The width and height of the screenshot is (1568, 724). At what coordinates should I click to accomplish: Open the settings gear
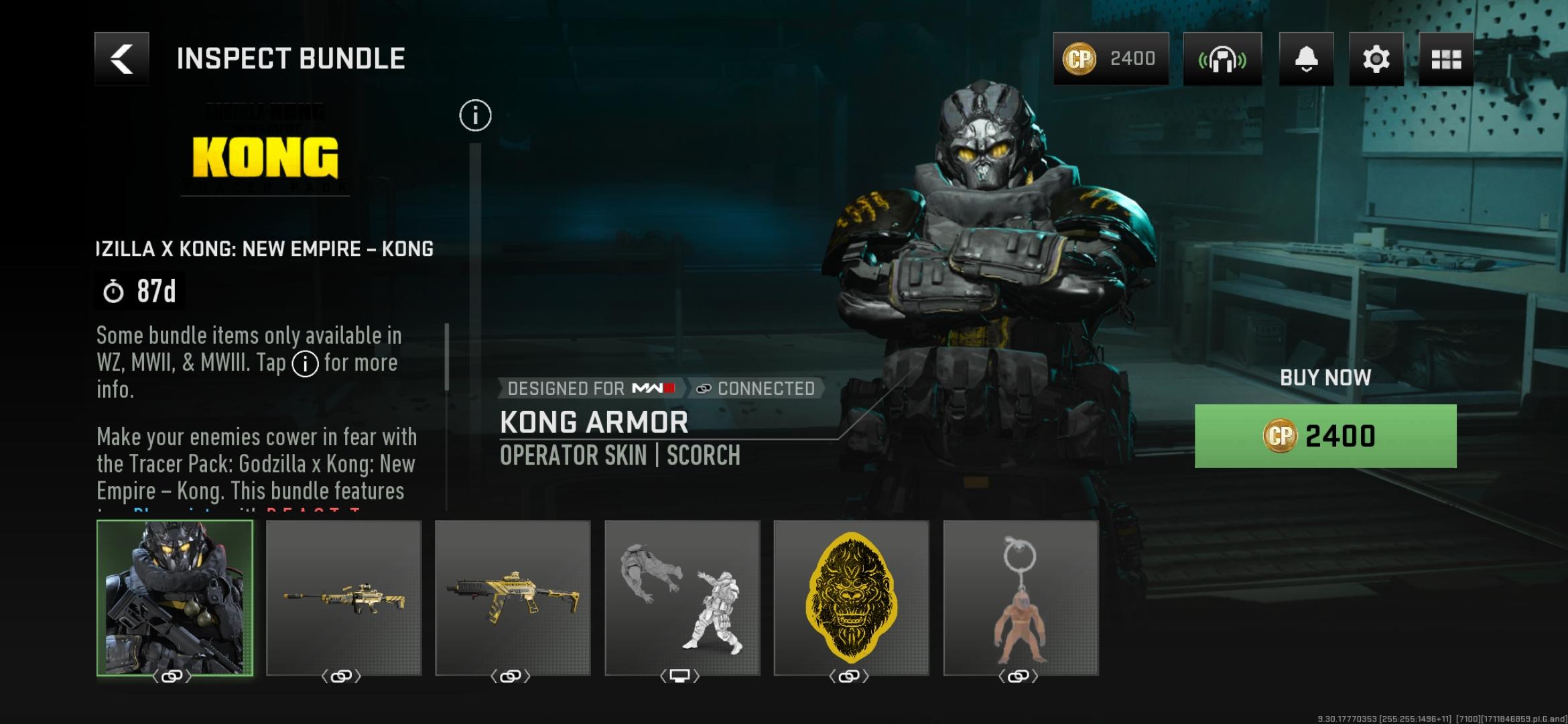click(x=1376, y=59)
